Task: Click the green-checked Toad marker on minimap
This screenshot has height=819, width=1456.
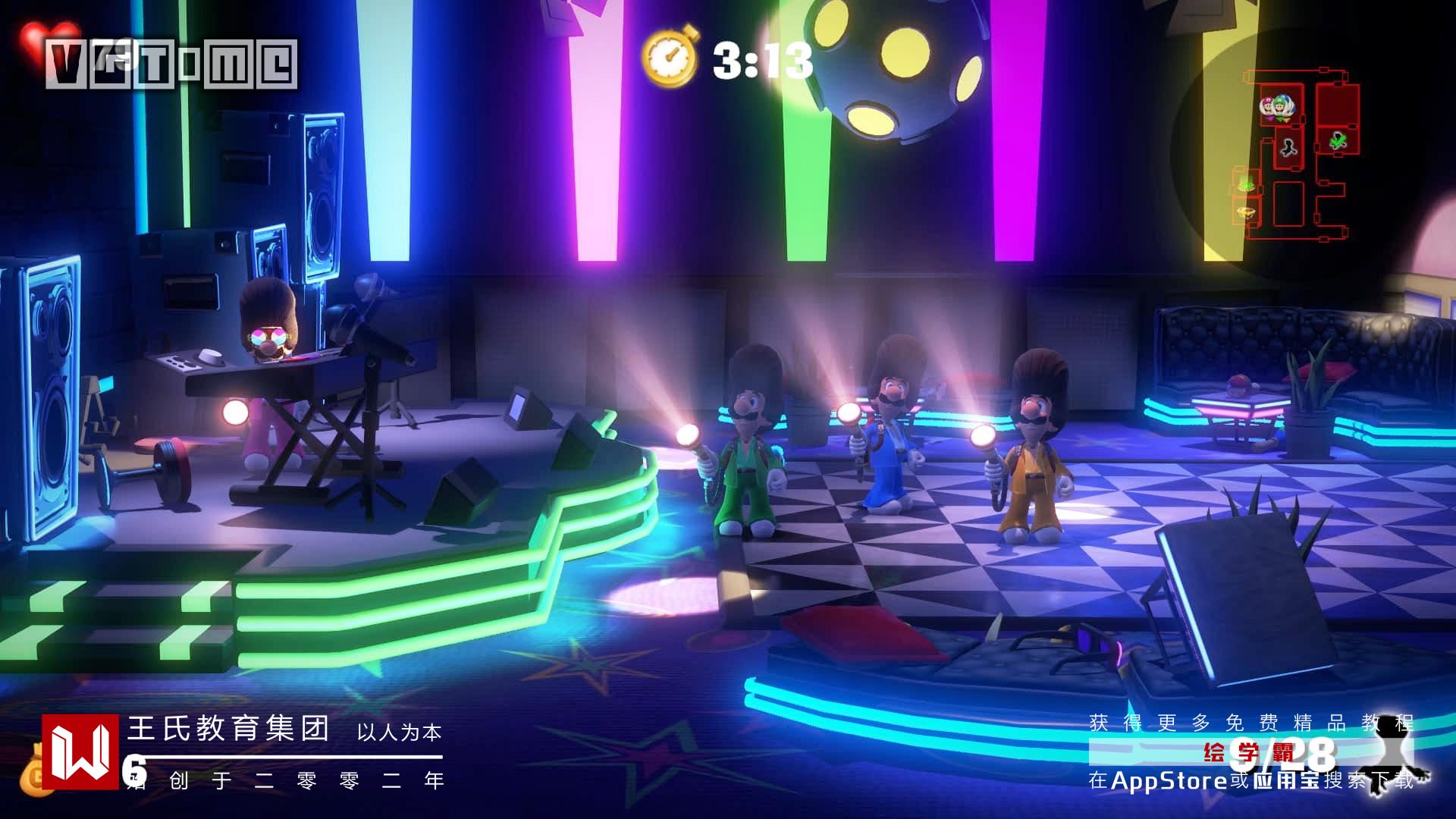Action: click(x=1338, y=140)
